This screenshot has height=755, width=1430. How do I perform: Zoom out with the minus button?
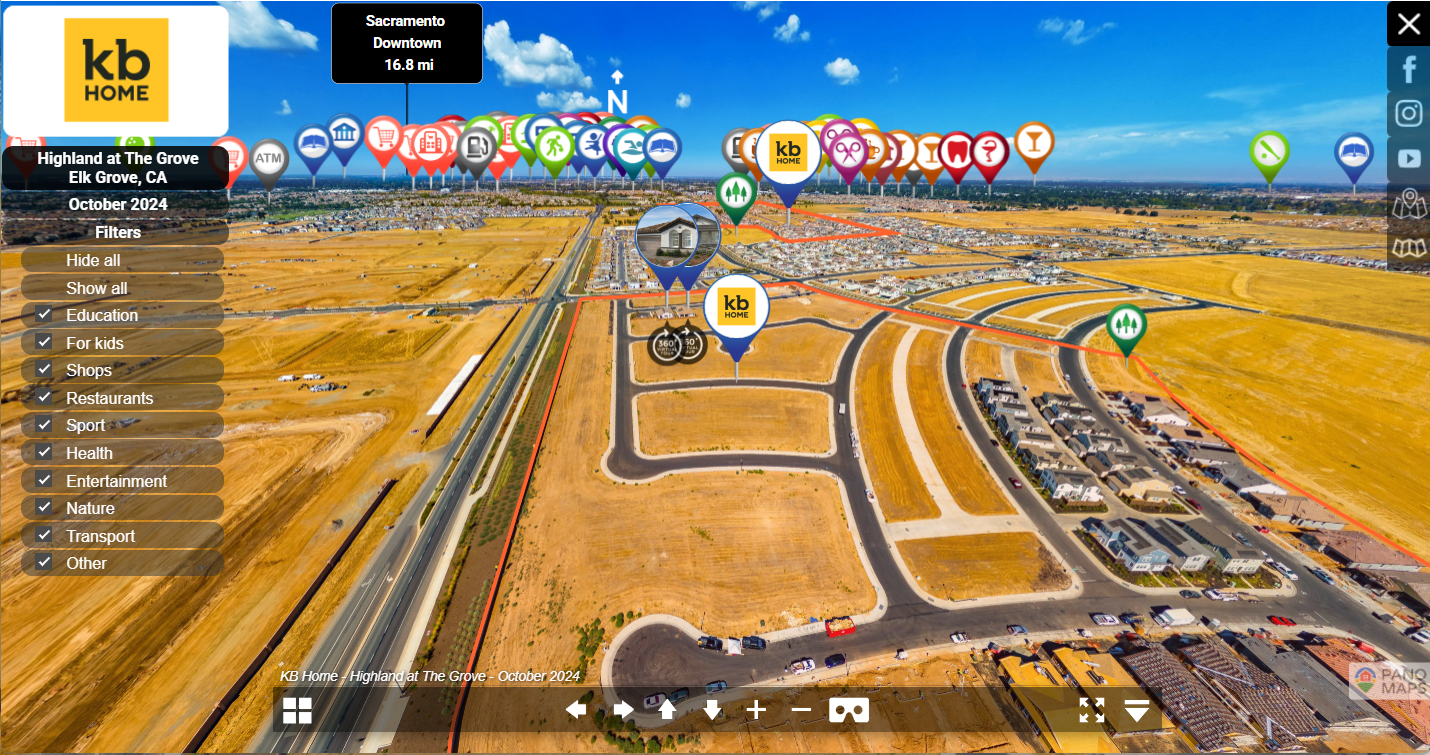pos(801,710)
